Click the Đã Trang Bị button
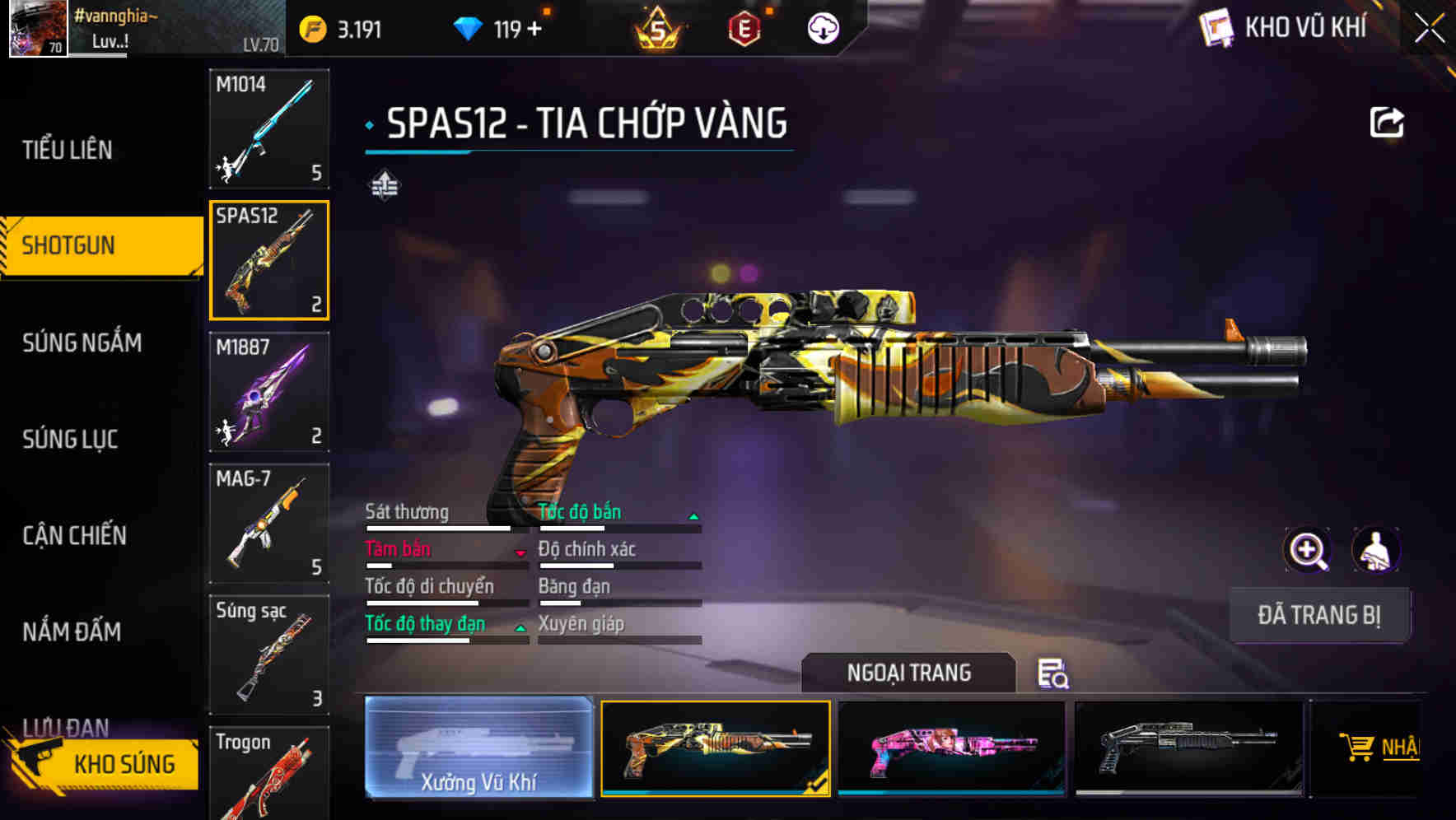 [1318, 615]
